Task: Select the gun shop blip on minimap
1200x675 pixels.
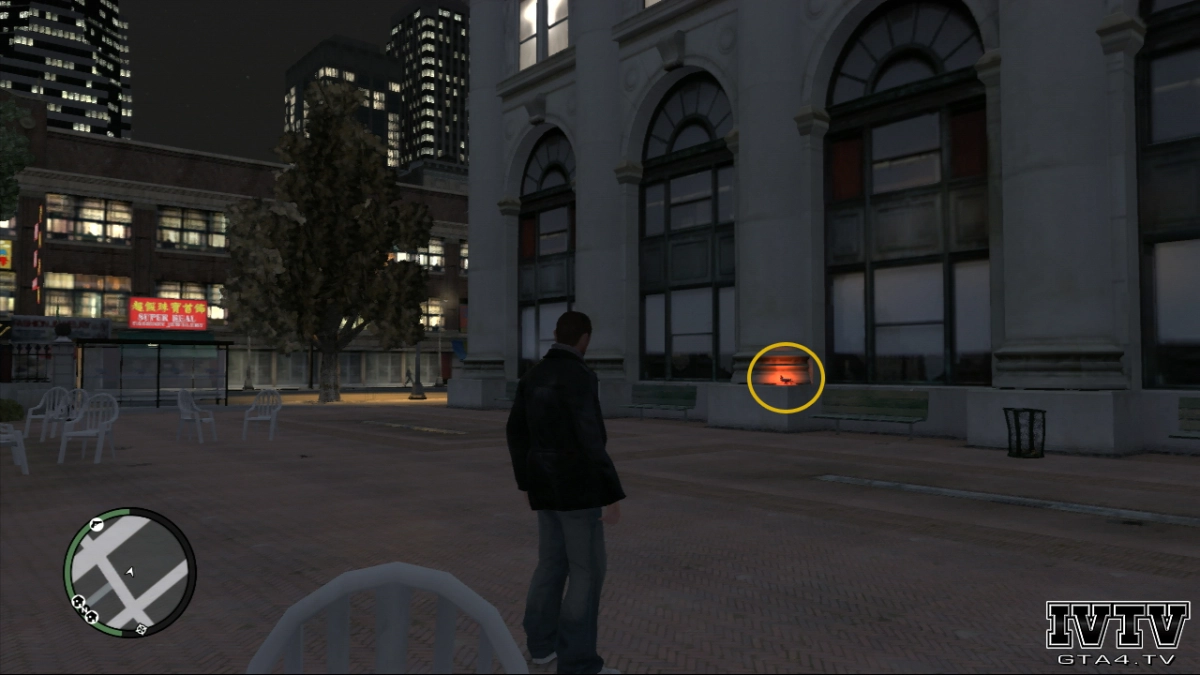Action: (96, 522)
